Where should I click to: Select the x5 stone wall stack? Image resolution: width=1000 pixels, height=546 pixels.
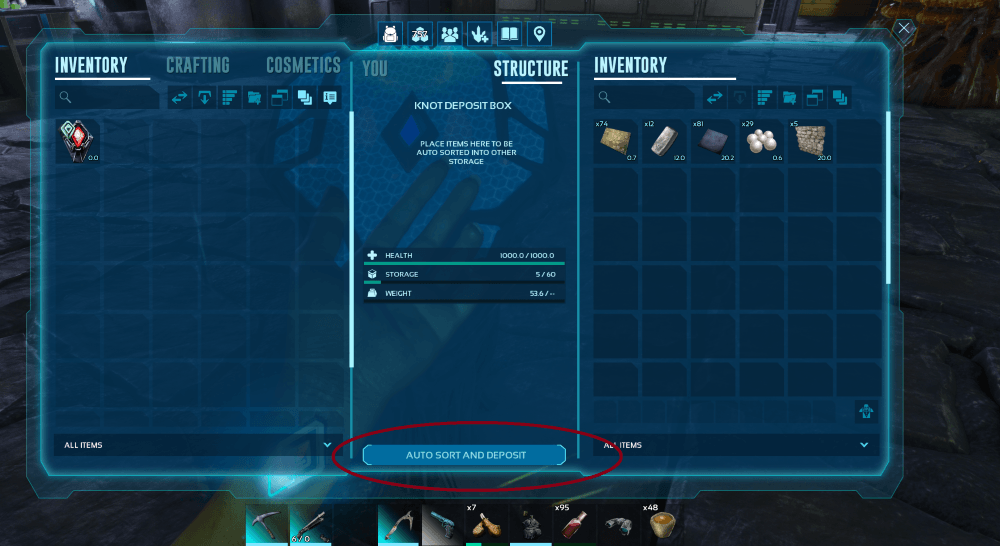click(x=811, y=142)
